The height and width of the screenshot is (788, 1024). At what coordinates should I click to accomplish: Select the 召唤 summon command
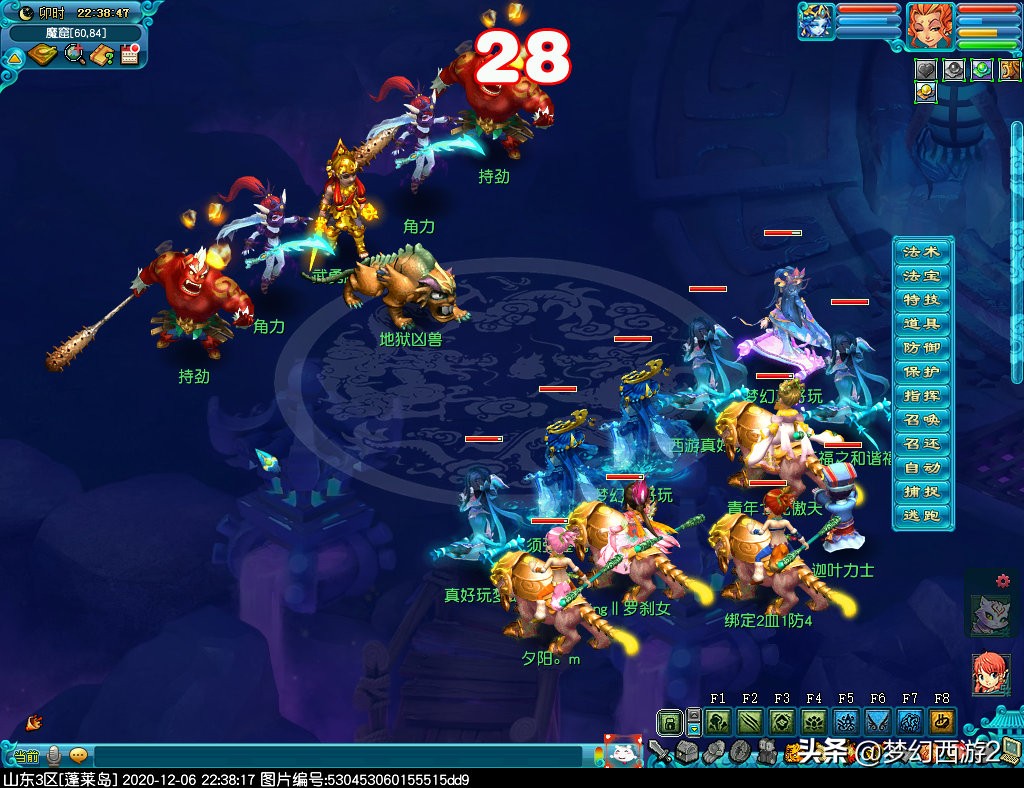pyautogui.click(x=922, y=420)
